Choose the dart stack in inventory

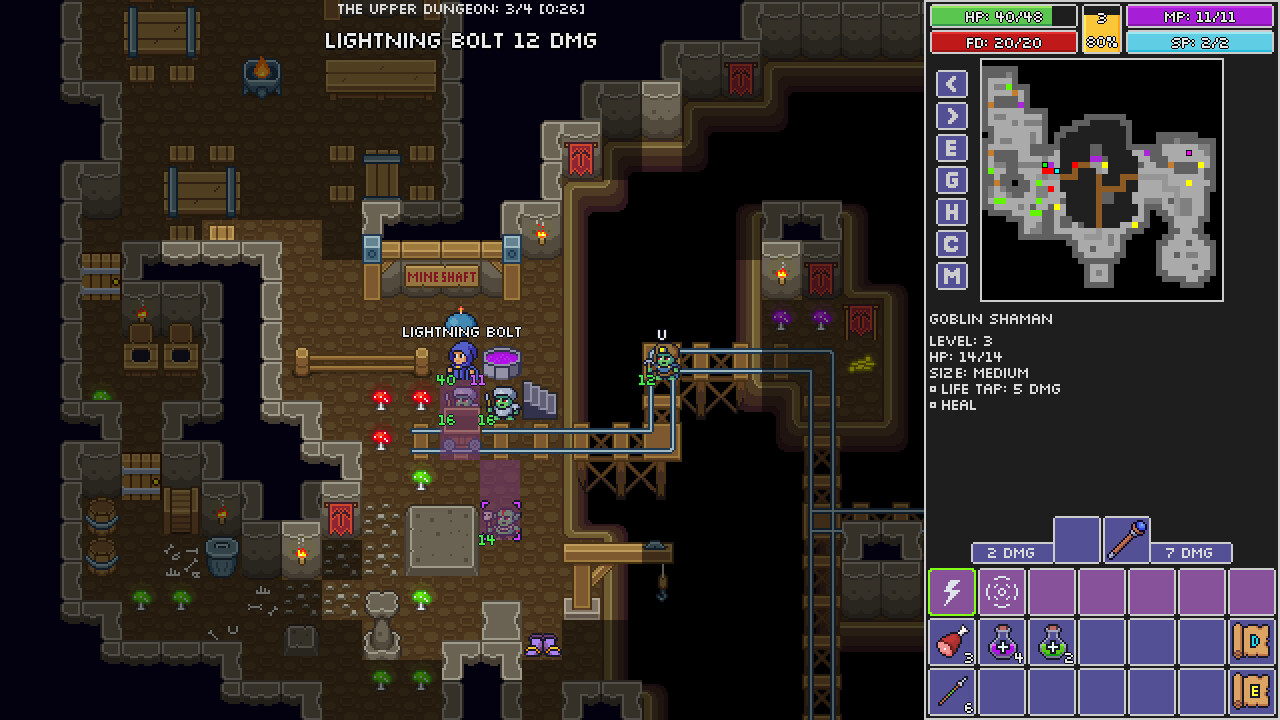[x=952, y=692]
